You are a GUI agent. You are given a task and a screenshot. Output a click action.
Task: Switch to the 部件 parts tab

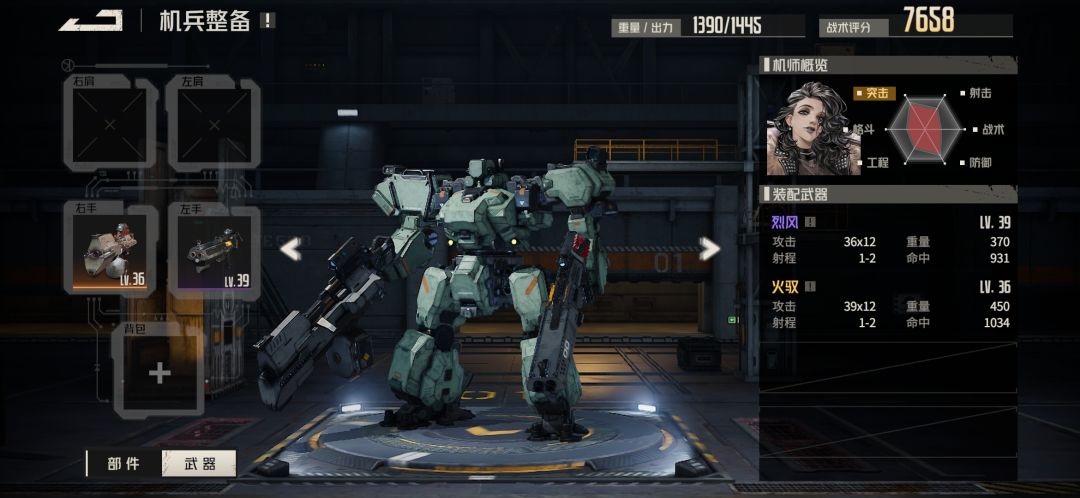[x=125, y=463]
